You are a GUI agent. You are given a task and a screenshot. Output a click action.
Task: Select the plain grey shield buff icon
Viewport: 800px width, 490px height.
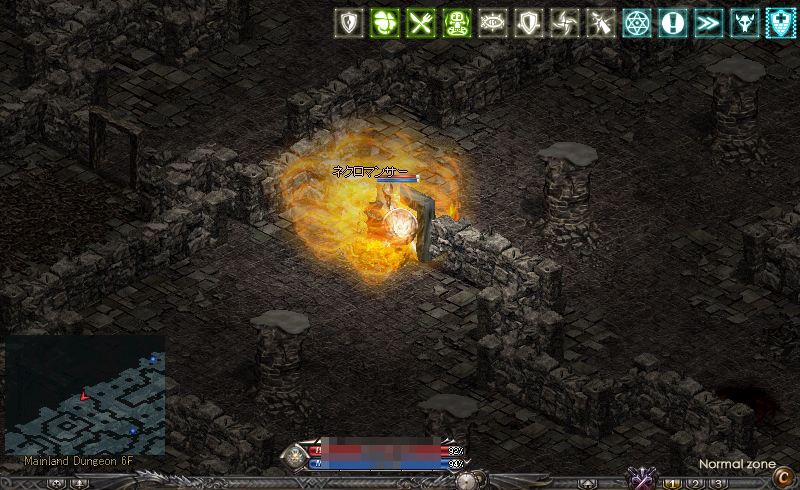point(527,24)
